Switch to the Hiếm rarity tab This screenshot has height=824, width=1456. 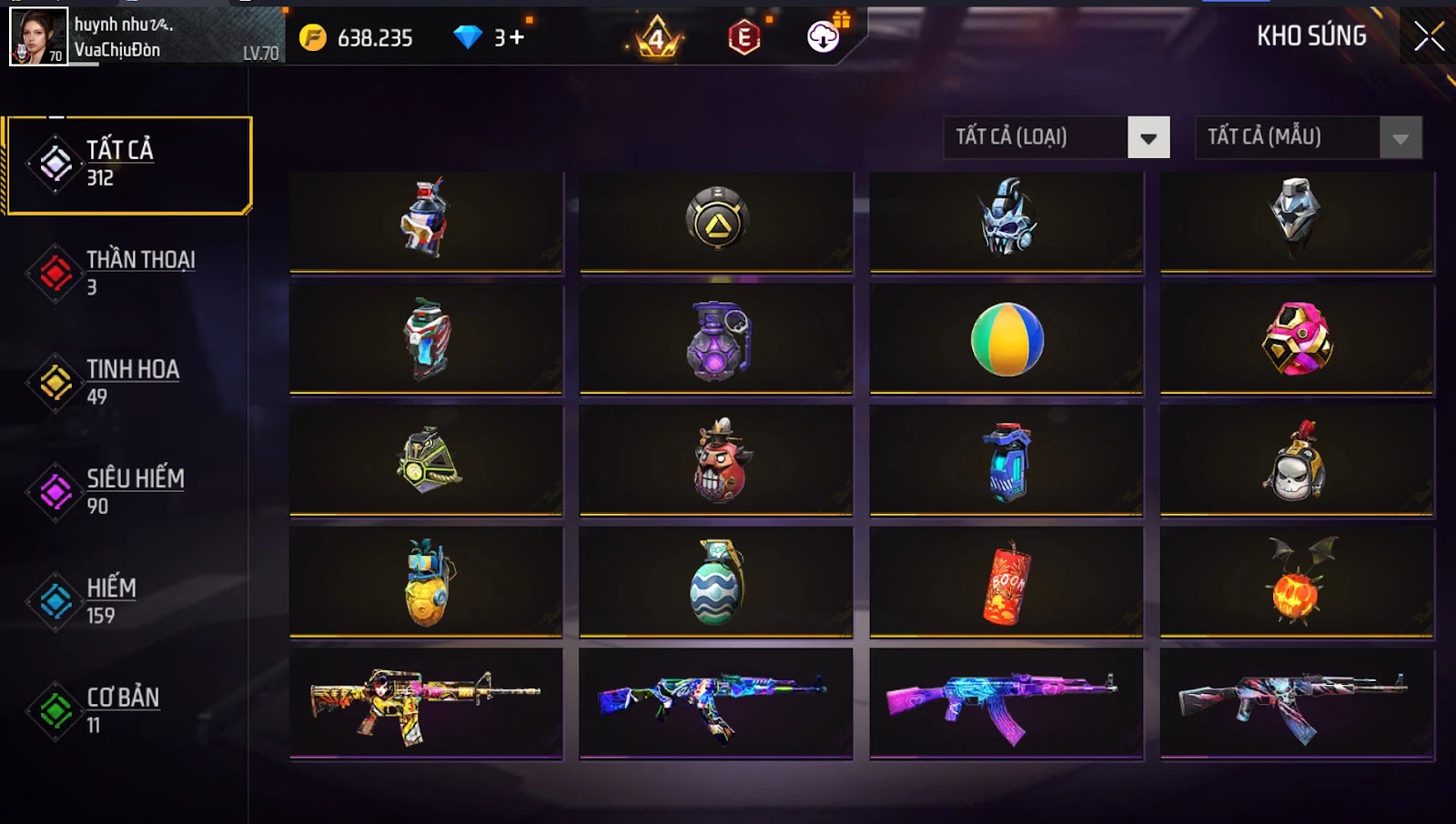coord(127,601)
